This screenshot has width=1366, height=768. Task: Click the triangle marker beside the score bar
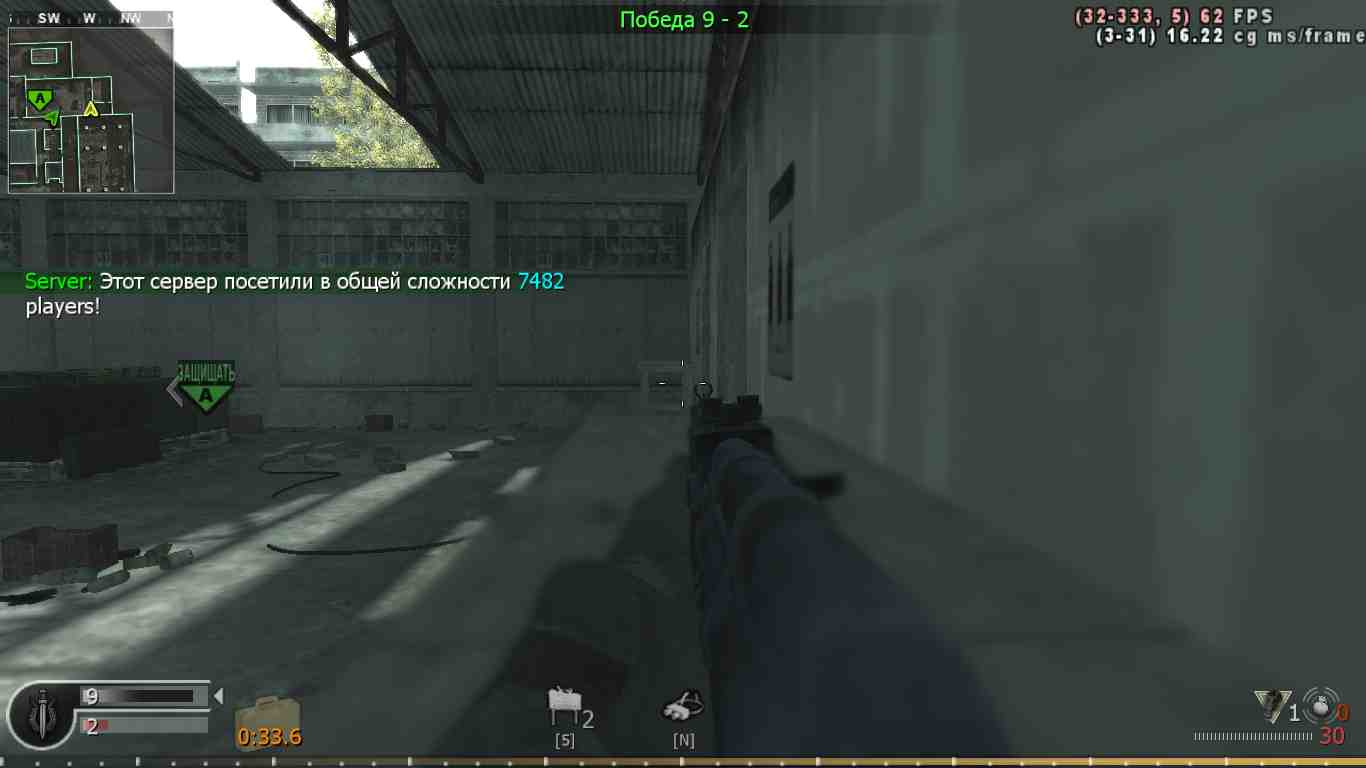coord(218,696)
